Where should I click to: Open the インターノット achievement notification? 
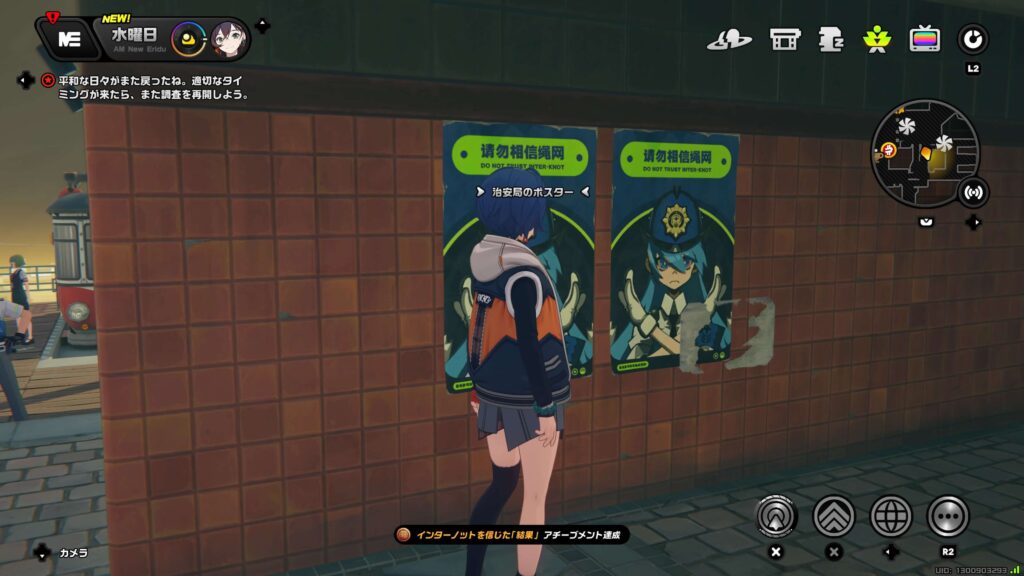coord(513,535)
